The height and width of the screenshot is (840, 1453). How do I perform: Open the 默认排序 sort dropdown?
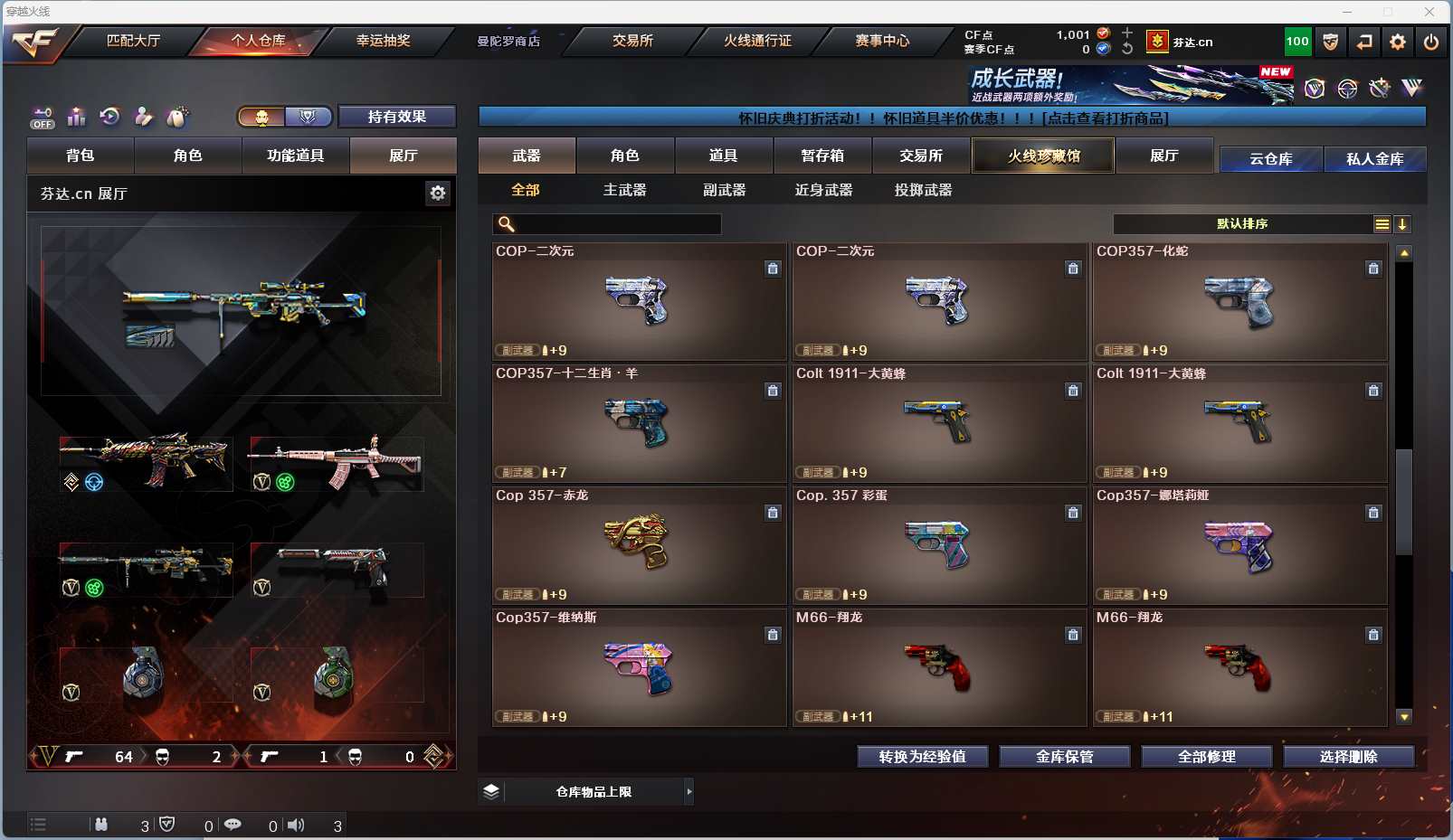point(1242,224)
